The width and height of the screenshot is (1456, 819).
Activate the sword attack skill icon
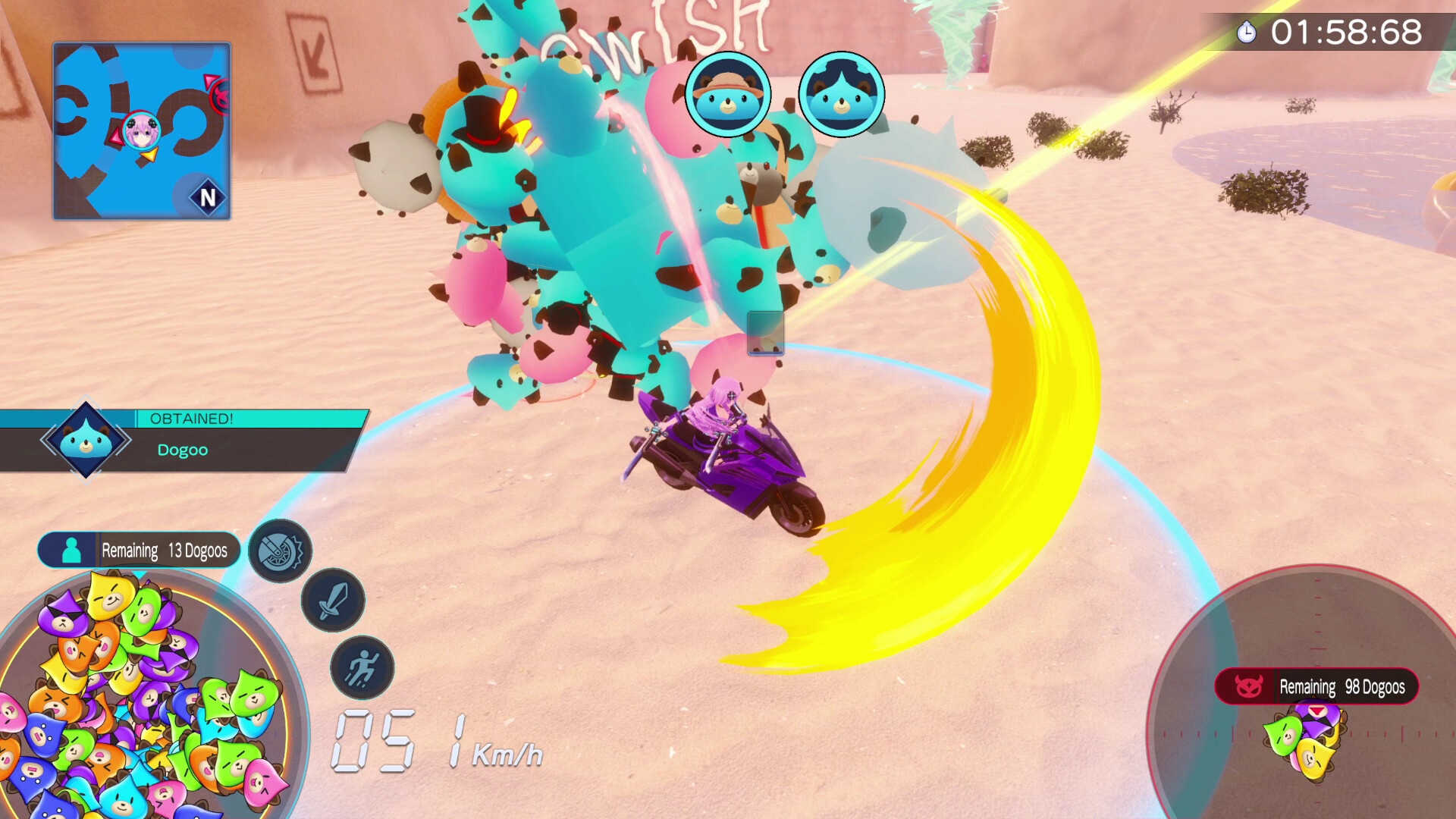[x=333, y=601]
